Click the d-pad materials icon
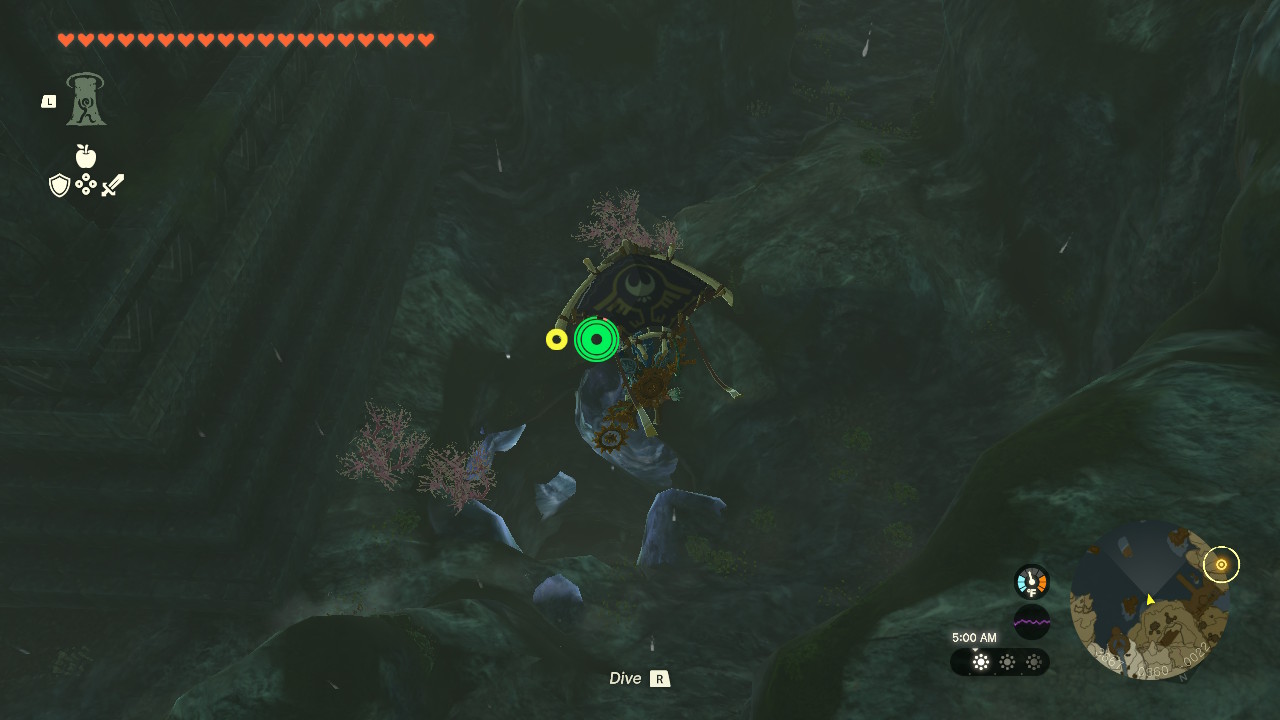Viewport: 1280px width, 720px height. 86,185
